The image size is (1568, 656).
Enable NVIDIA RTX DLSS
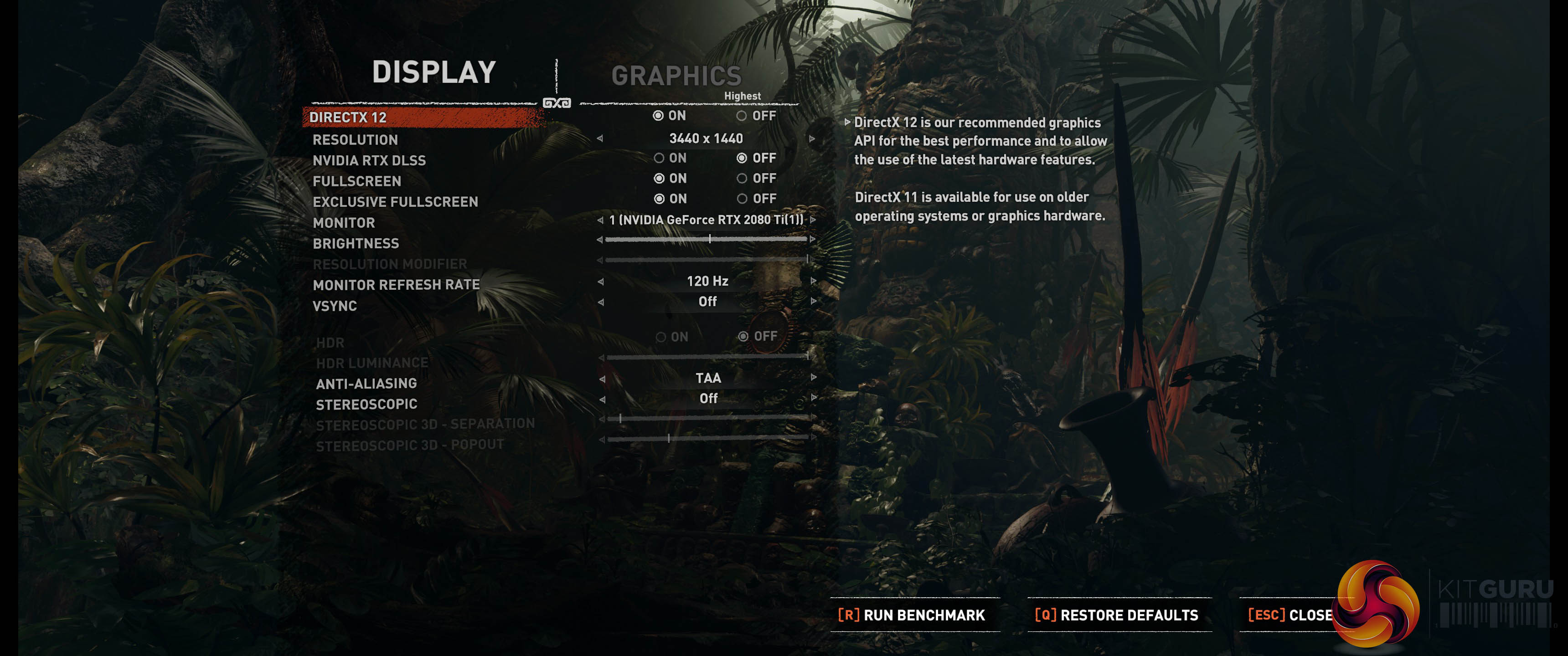659,158
